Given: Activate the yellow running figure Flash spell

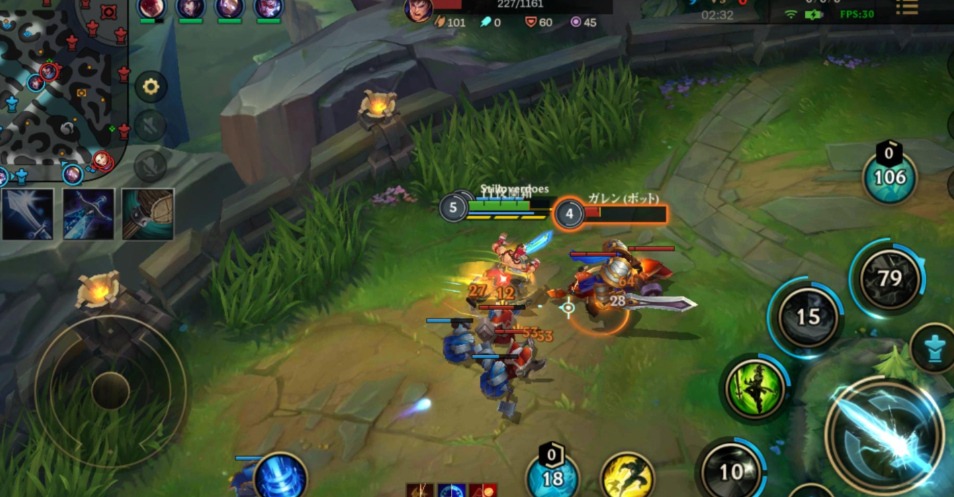Looking at the screenshot, I should point(627,477).
